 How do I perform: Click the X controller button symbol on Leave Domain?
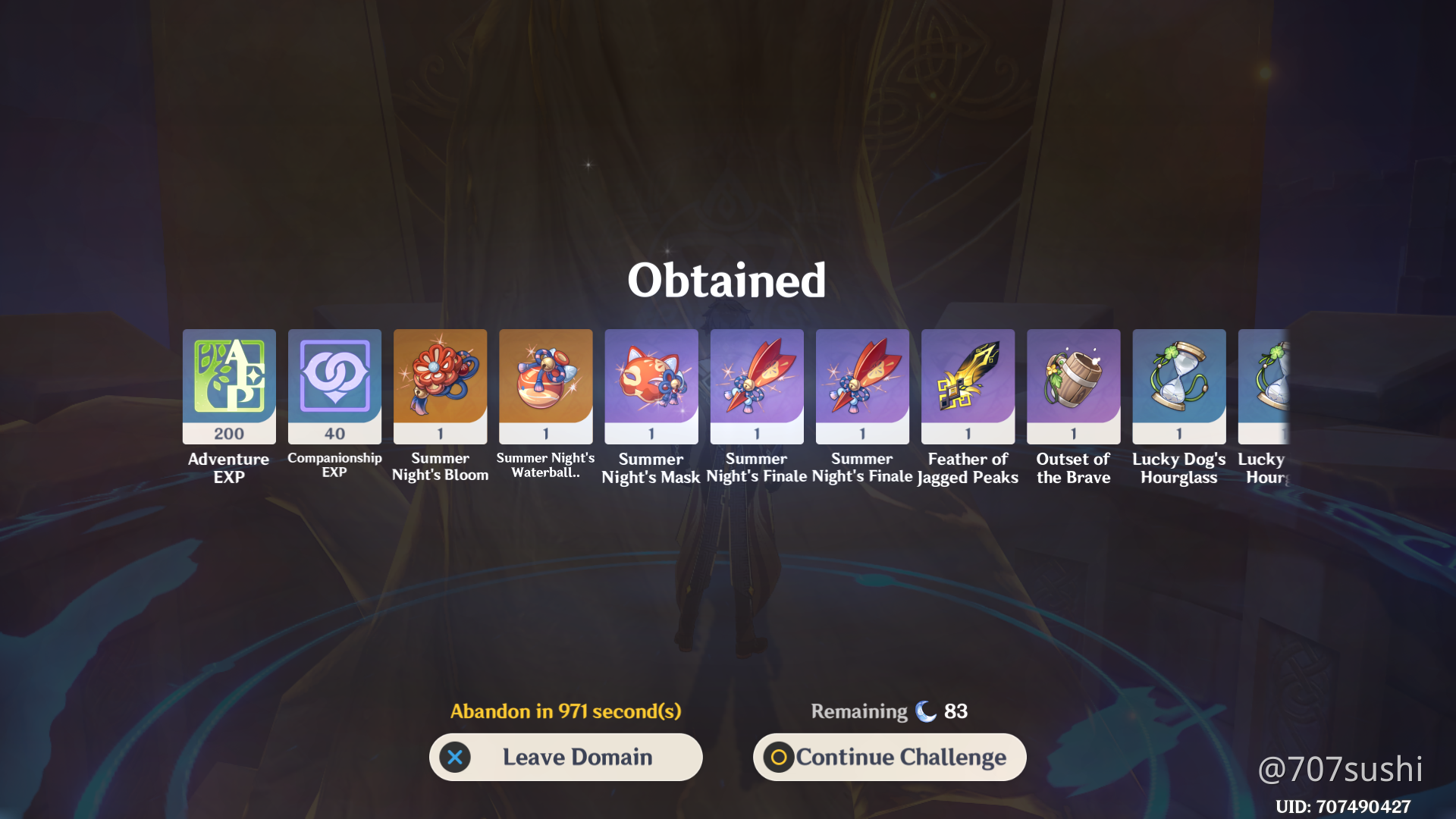click(x=454, y=757)
